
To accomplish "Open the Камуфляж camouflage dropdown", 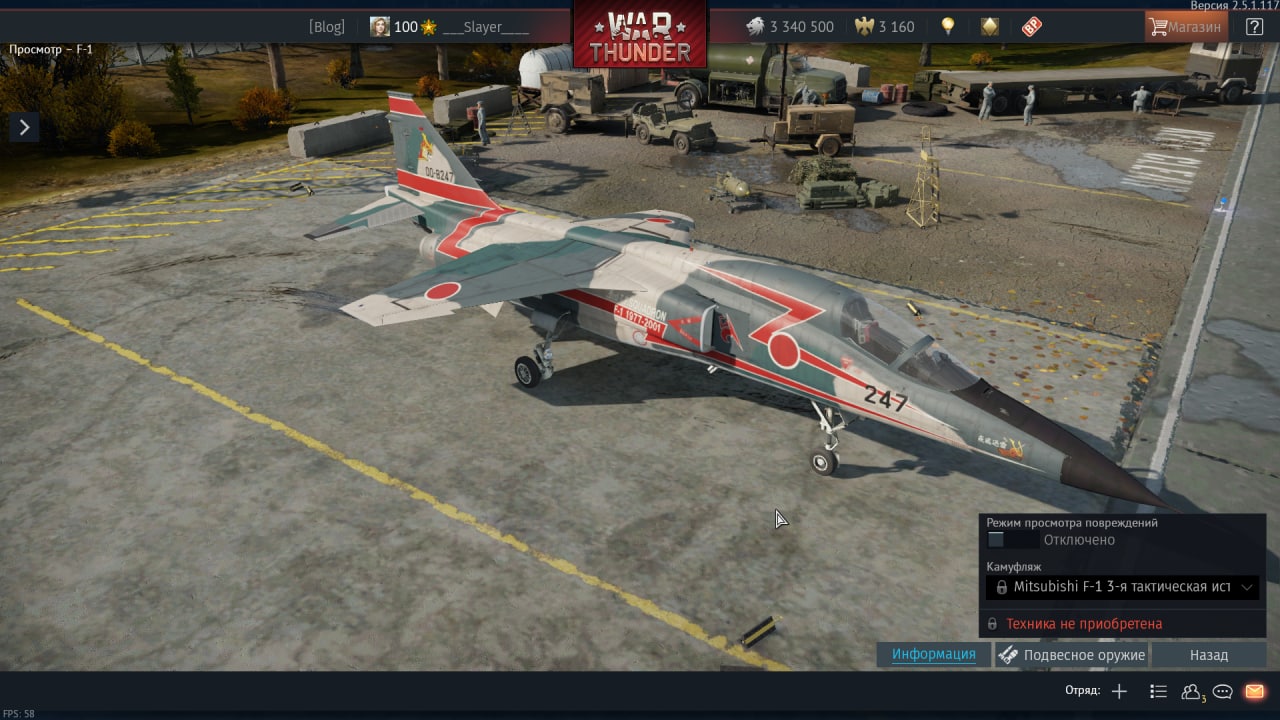I will (1122, 587).
